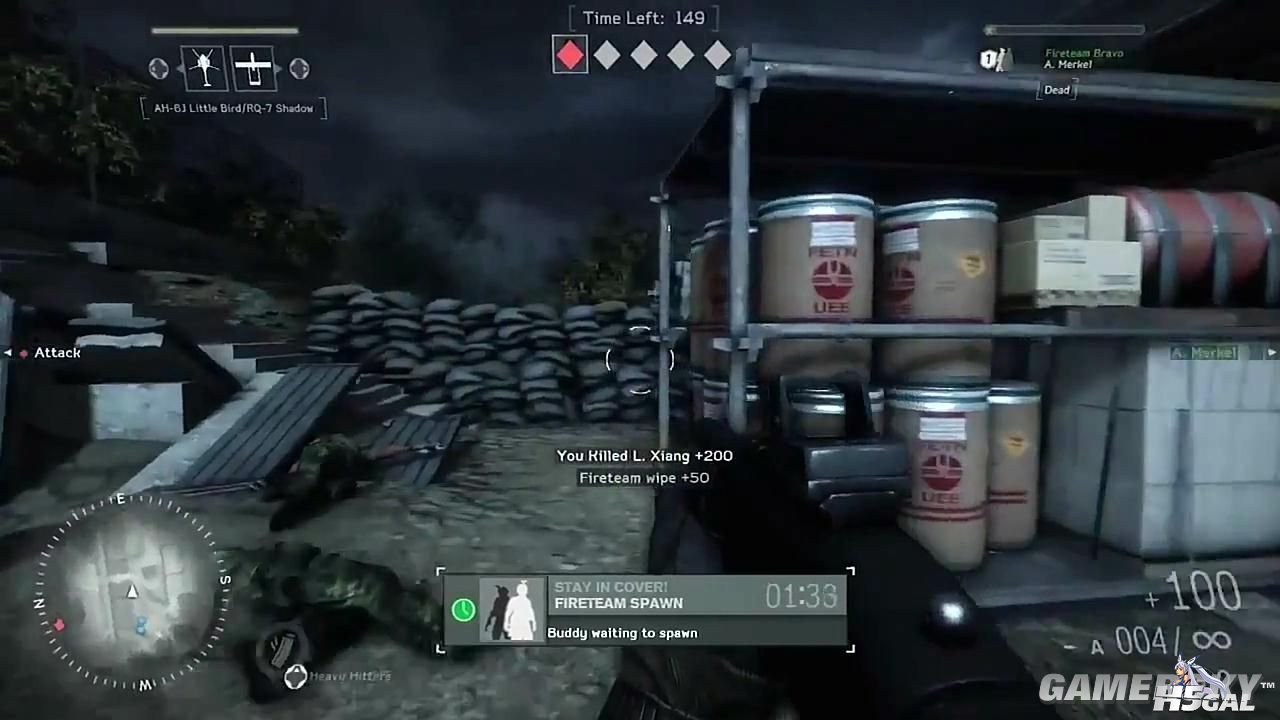Click the Fireteam Spawn notification panel

click(x=645, y=609)
